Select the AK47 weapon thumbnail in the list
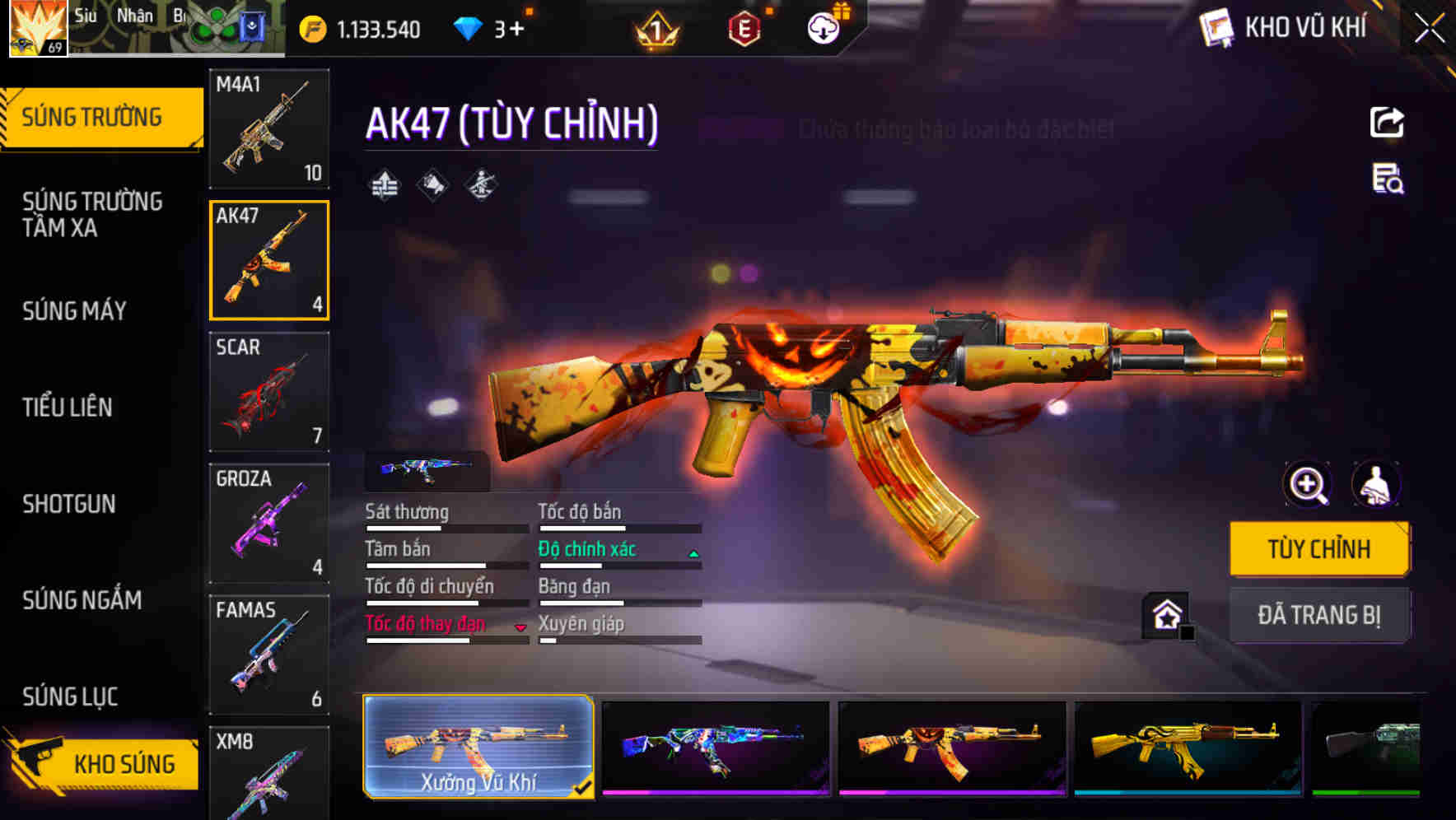1456x820 pixels. (x=268, y=260)
